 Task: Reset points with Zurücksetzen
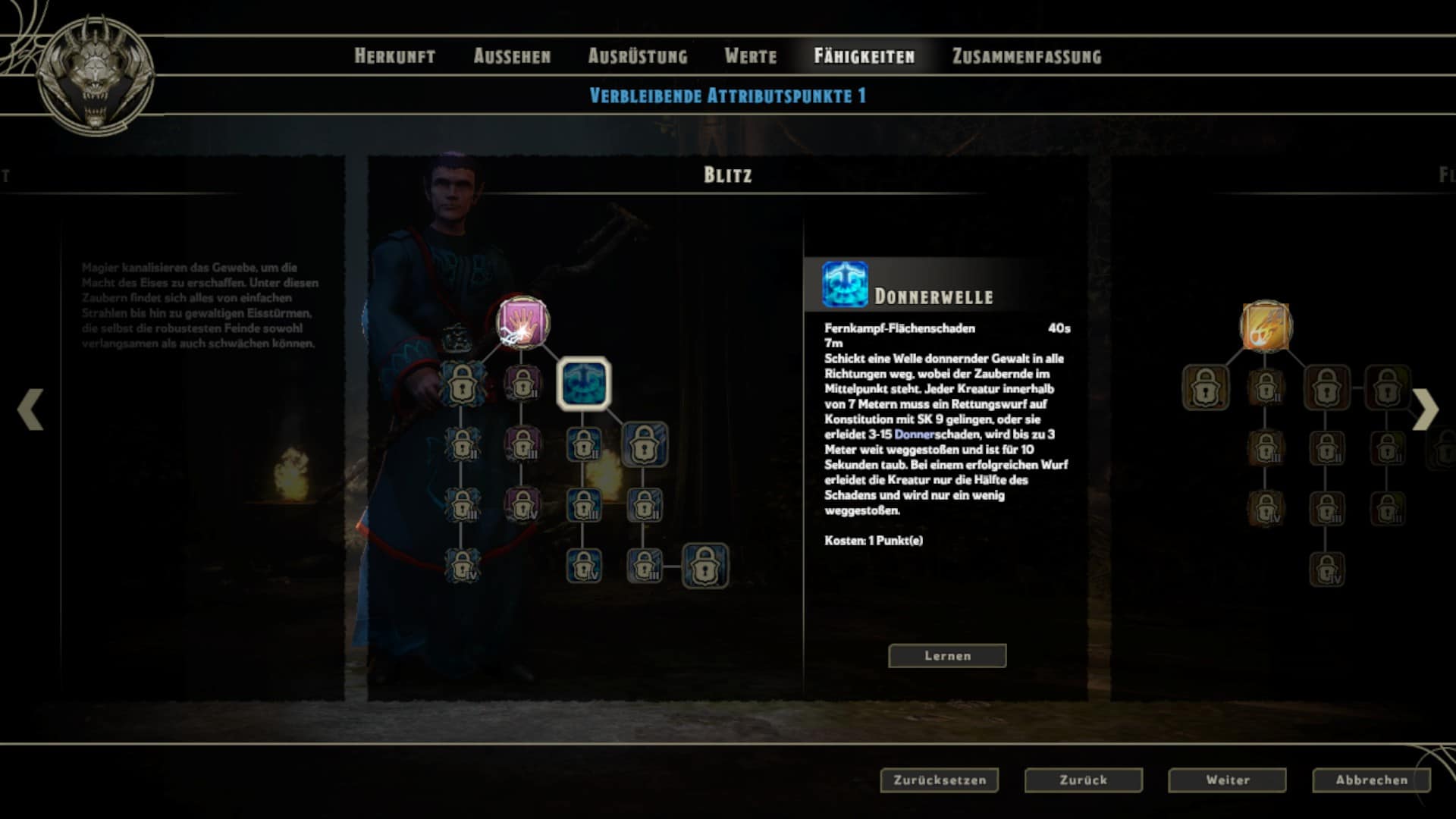coord(939,780)
